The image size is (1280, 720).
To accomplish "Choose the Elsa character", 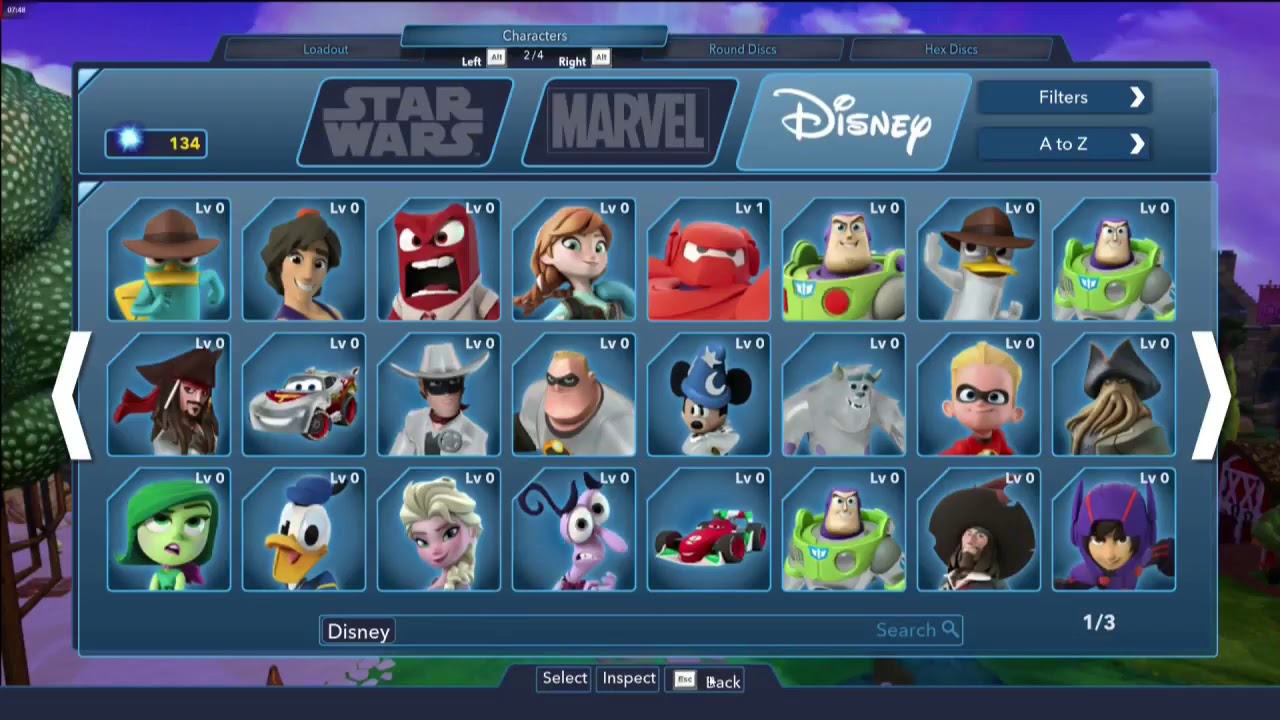I will coord(438,530).
